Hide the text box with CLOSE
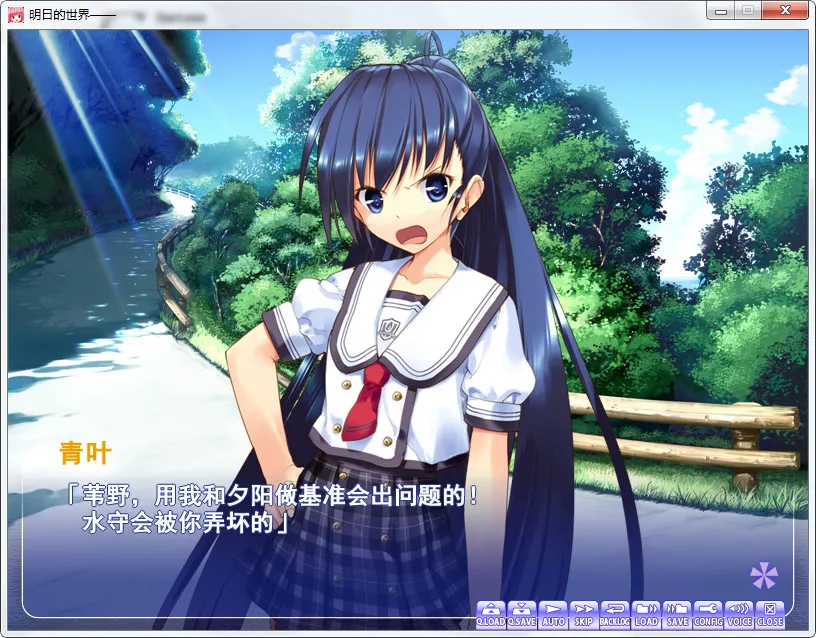Image resolution: width=816 pixels, height=638 pixels. click(770, 614)
